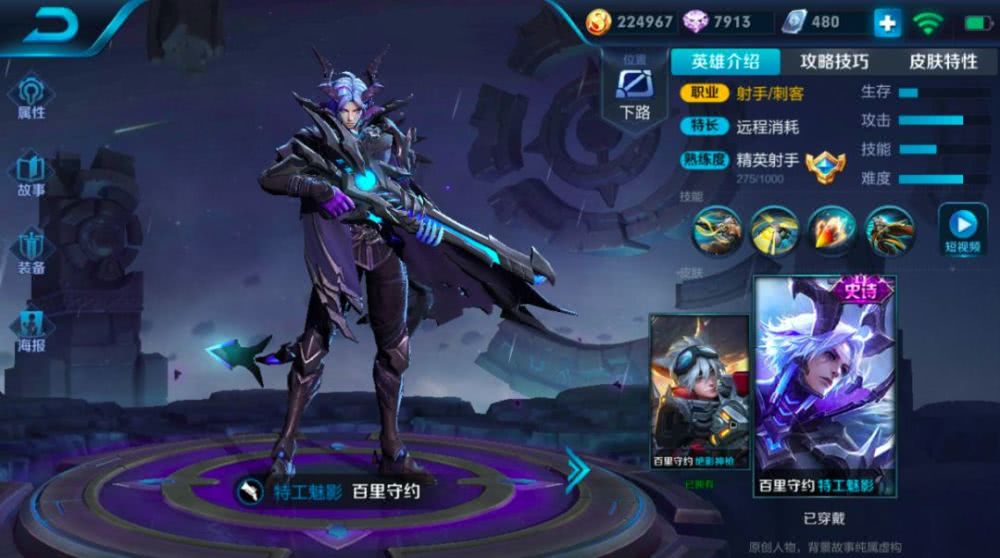Click the next skin arrow chevron
Image resolution: width=1000 pixels, height=558 pixels.
click(577, 470)
